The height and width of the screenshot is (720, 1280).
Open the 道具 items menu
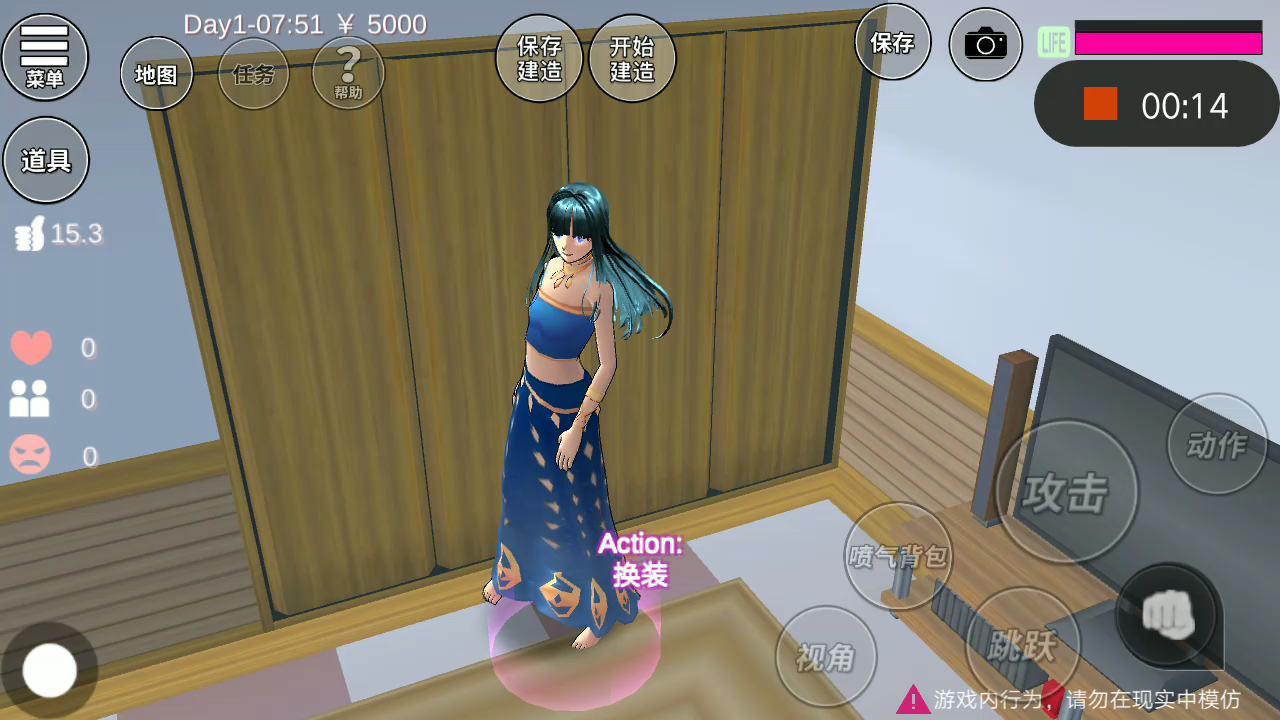[x=46, y=160]
